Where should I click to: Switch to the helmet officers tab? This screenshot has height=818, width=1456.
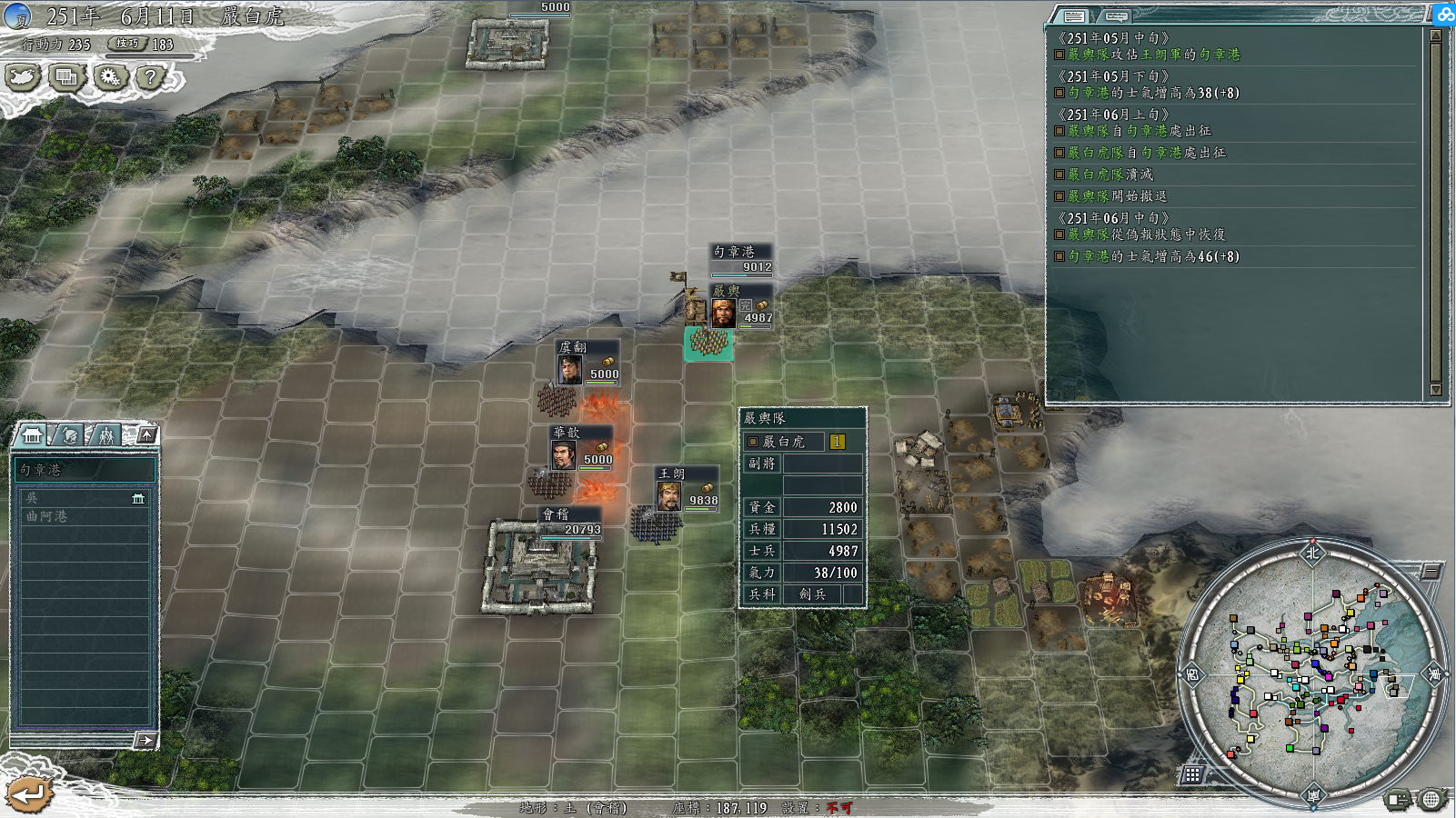[x=70, y=435]
